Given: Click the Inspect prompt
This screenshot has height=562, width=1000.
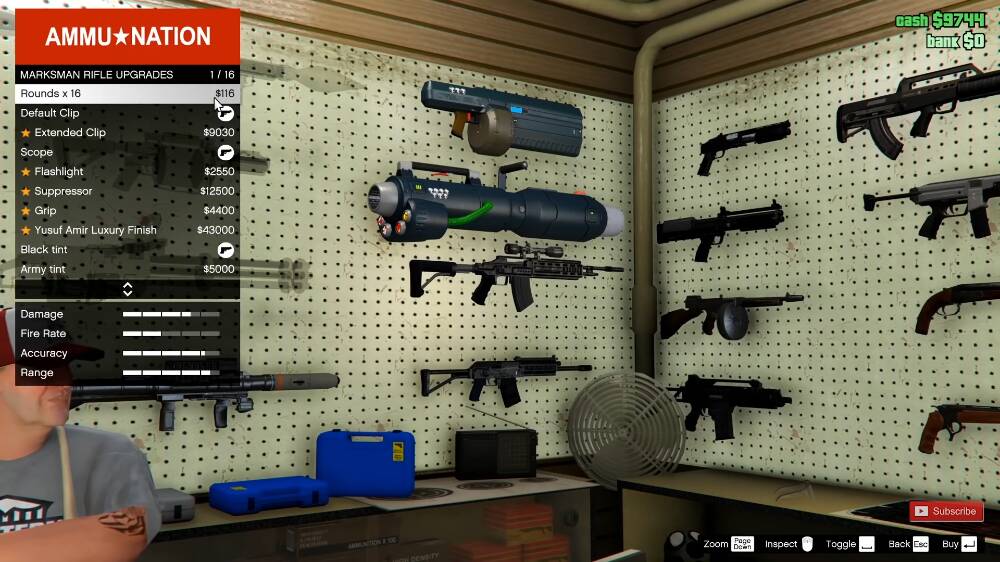Looking at the screenshot, I should pos(790,544).
